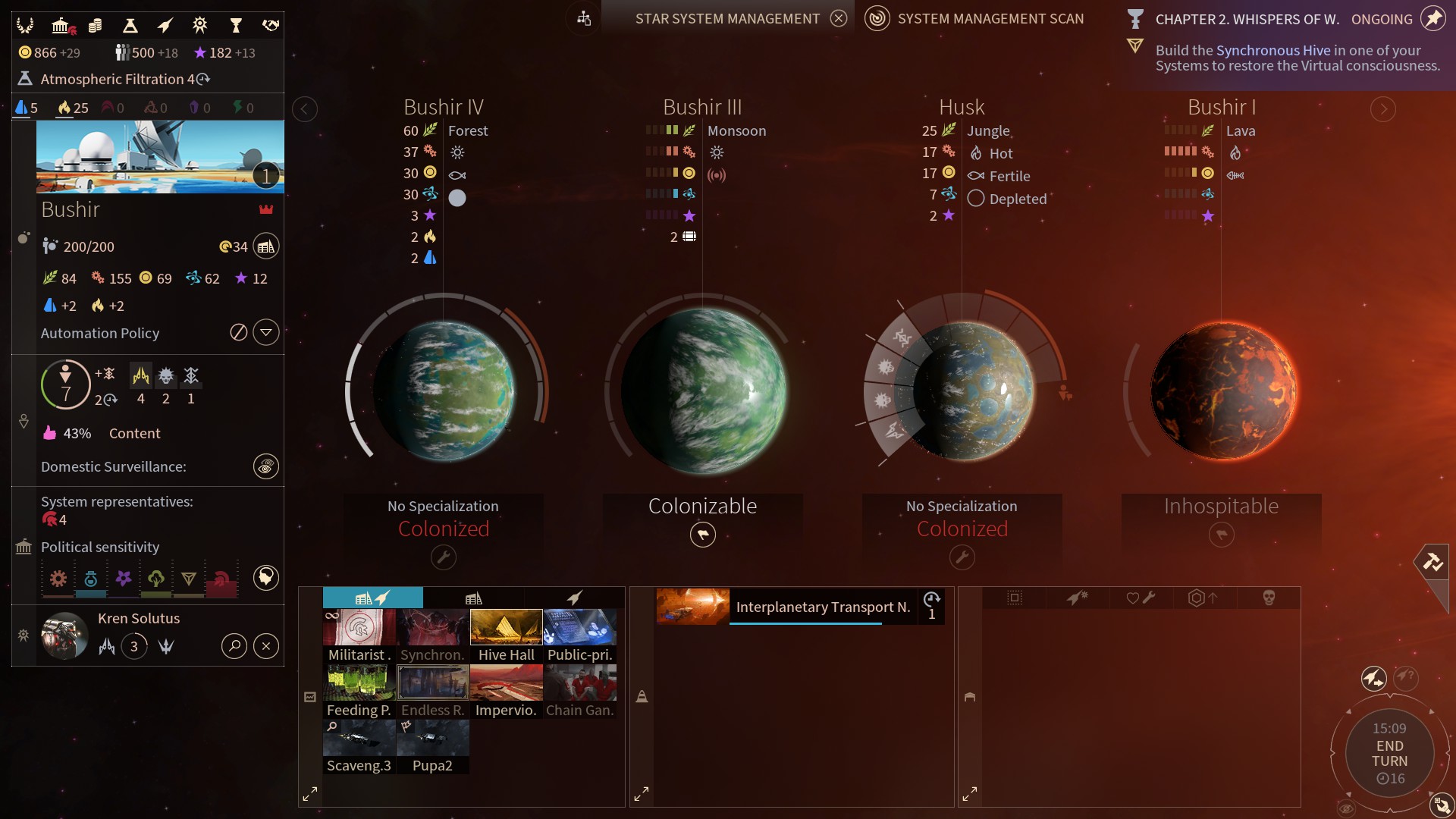End the current turn
This screenshot has height=819, width=1456.
pyautogui.click(x=1389, y=753)
